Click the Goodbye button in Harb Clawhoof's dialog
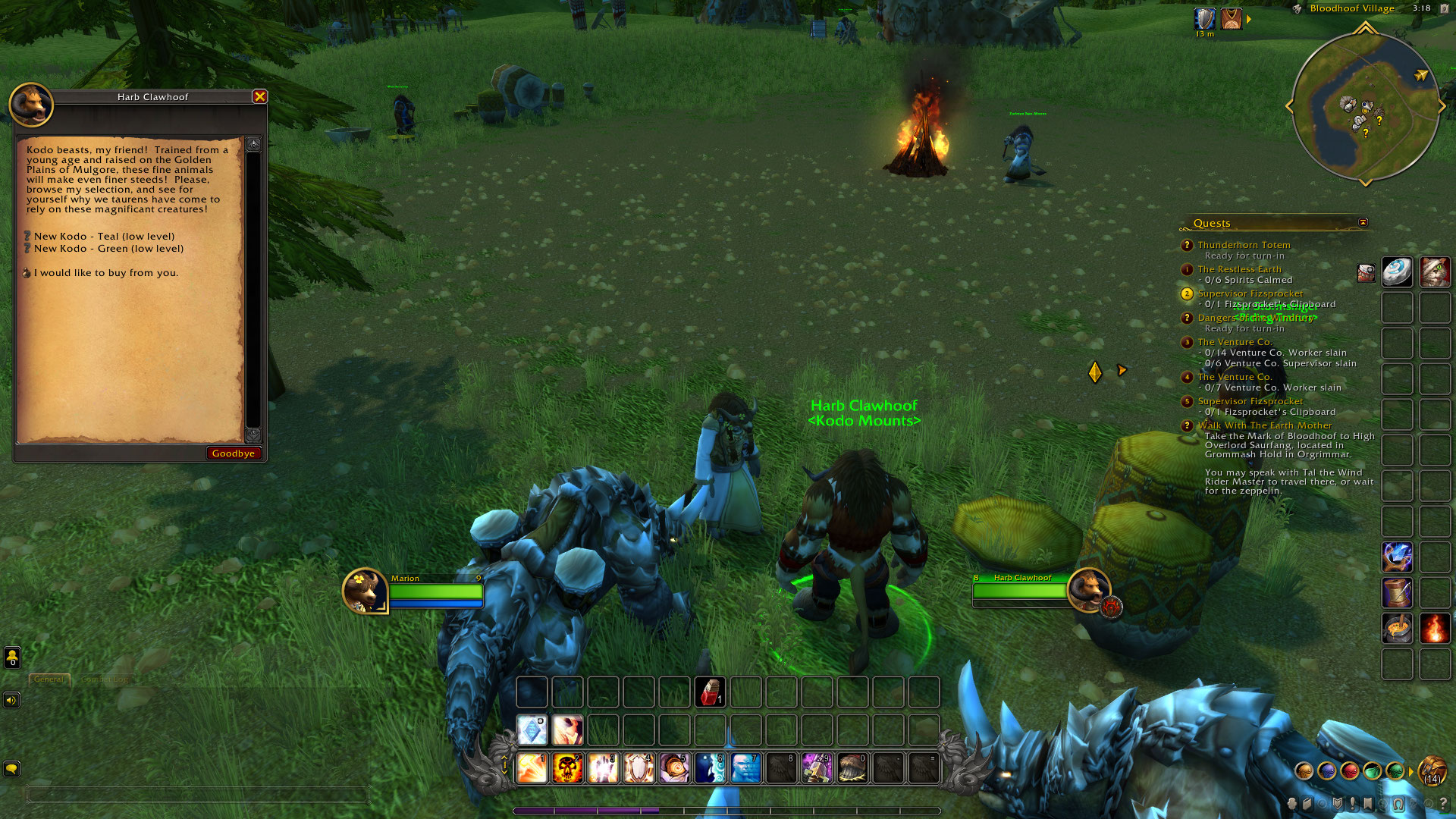 click(234, 453)
